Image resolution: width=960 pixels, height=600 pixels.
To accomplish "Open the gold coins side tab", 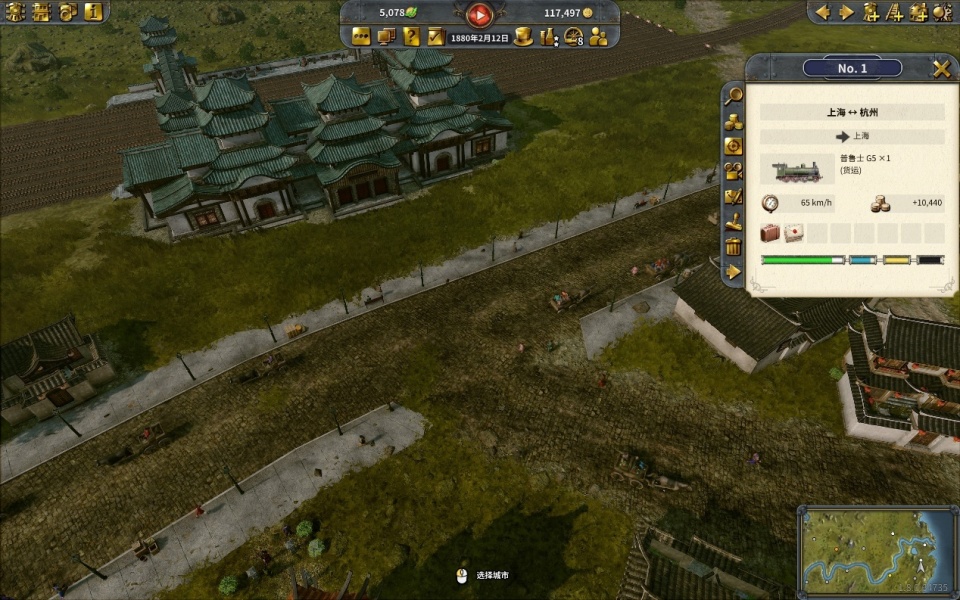I will pyautogui.click(x=733, y=121).
